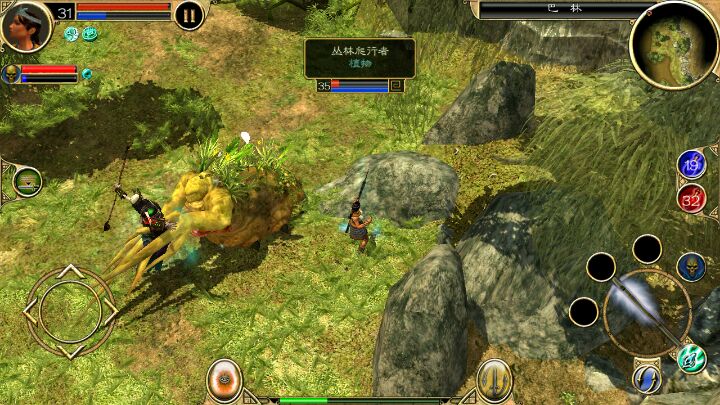Tap the round green button above the joystick
Screen dimensions: 720x405
pos(27,182)
